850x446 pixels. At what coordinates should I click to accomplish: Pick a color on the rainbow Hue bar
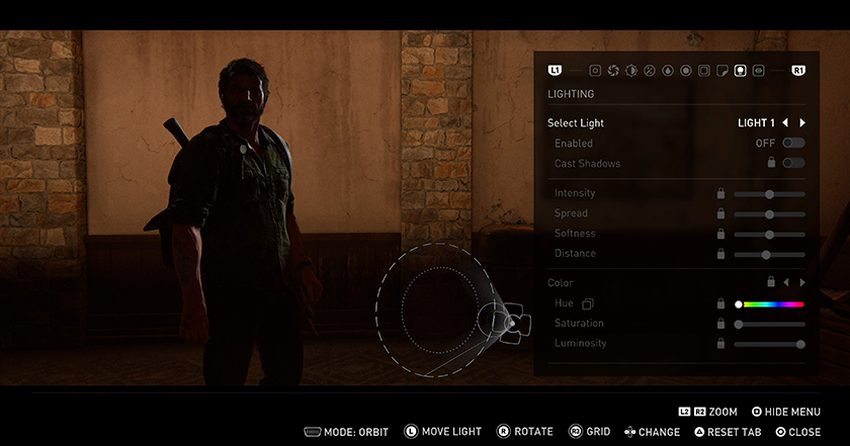771,304
